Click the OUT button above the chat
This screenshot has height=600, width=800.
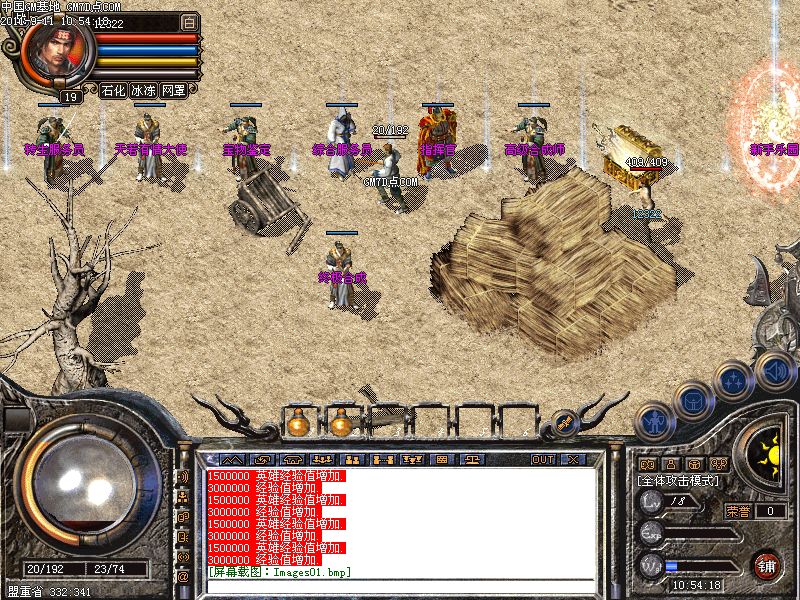pos(543,459)
